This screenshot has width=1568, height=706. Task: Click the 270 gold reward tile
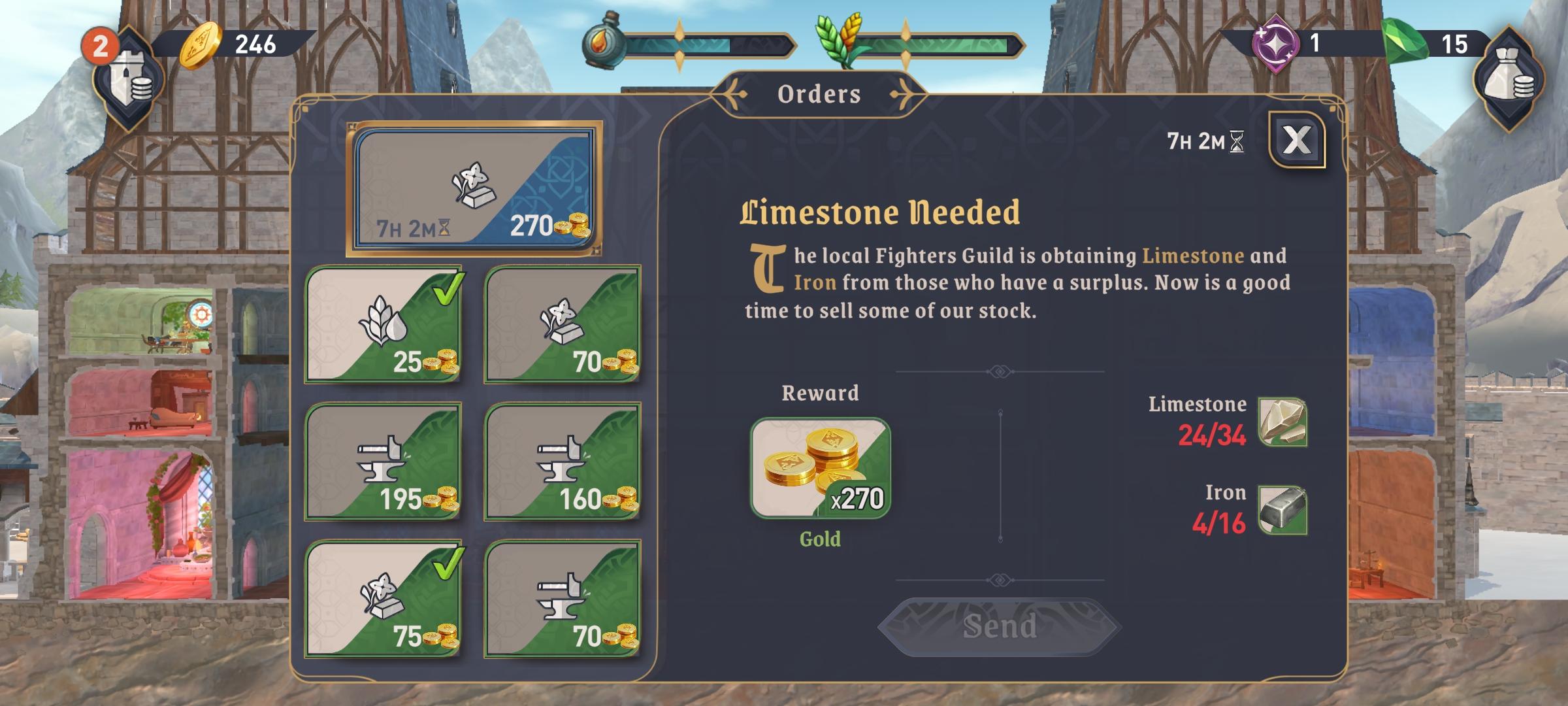(820, 468)
